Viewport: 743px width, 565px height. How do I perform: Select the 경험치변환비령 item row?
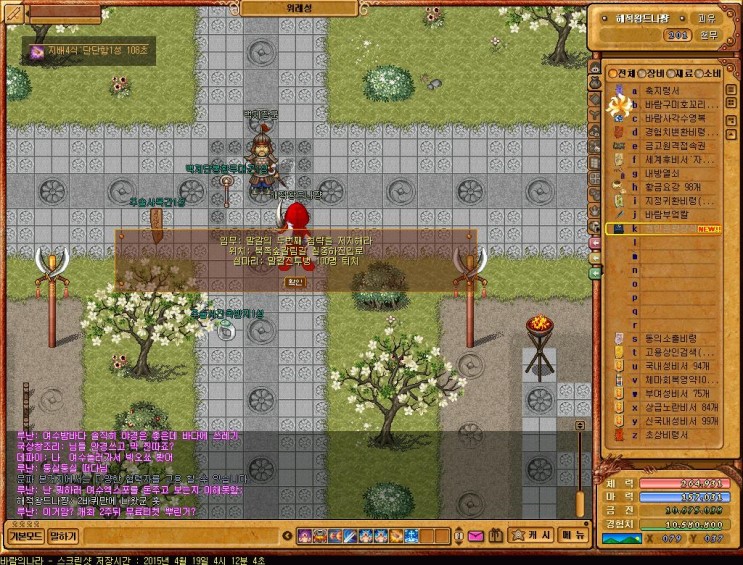[x=670, y=131]
